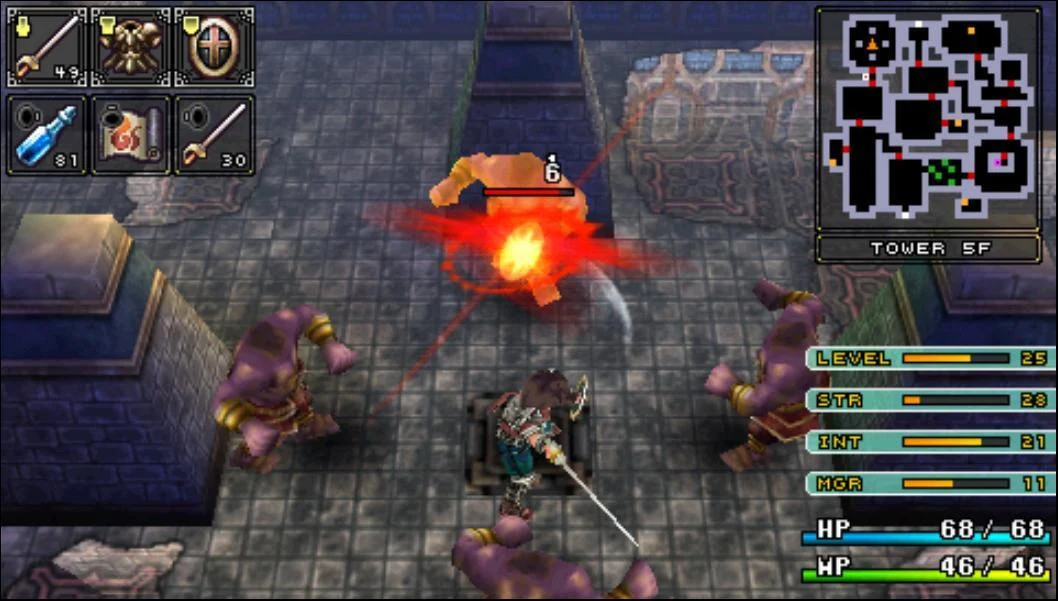Select the equipped body armor slot
1058x601 pixels.
point(131,46)
